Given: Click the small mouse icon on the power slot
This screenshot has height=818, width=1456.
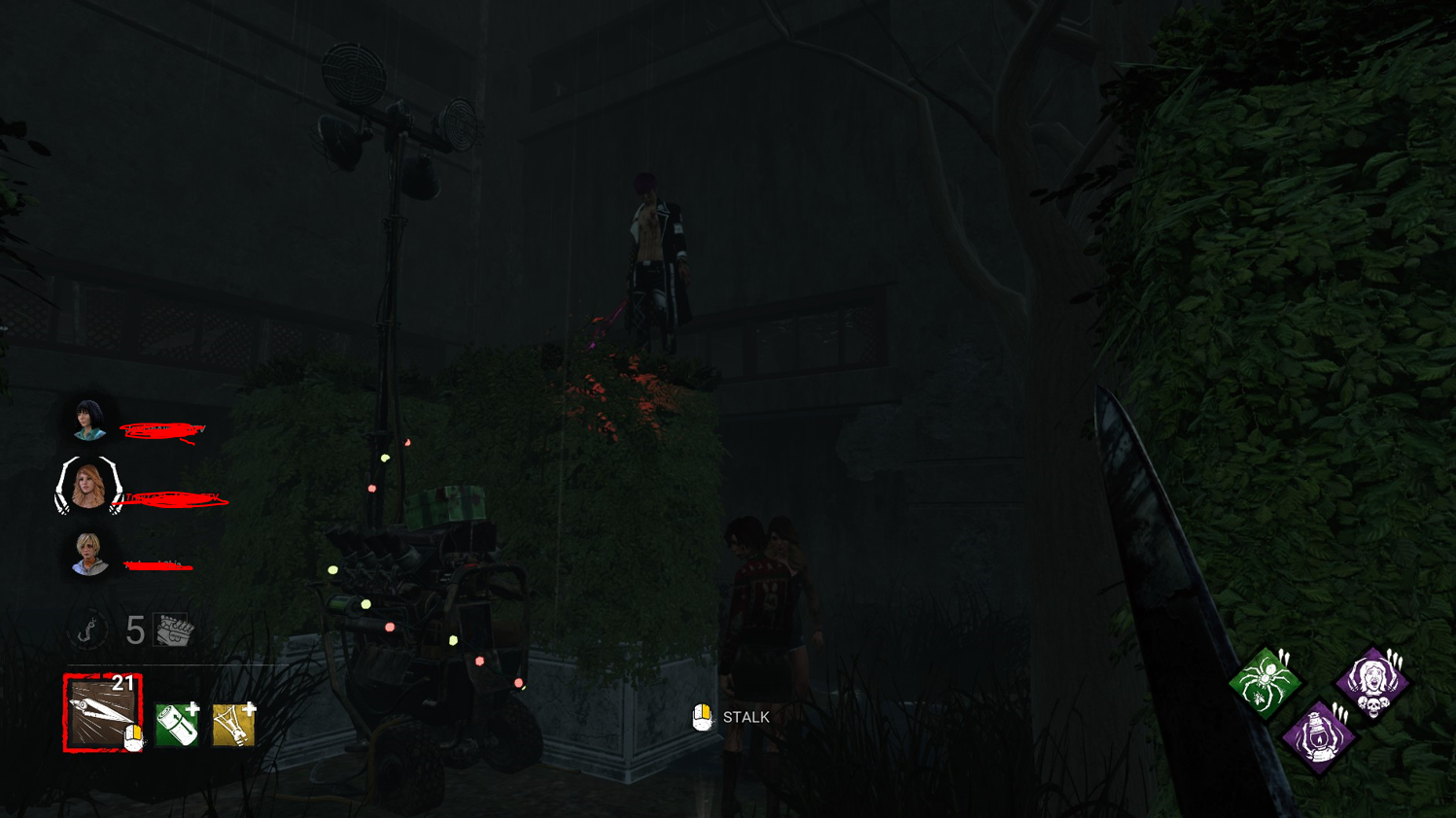Looking at the screenshot, I should pos(134,736).
